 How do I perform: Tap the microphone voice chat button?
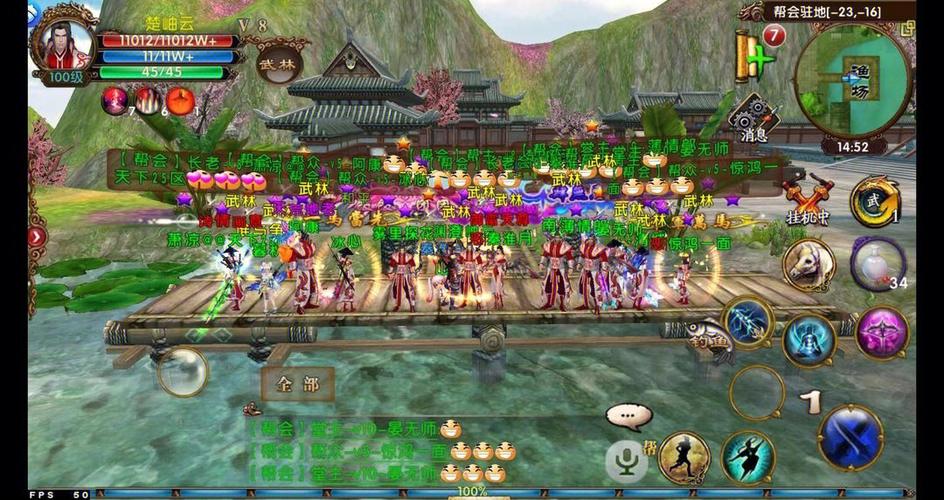pyautogui.click(x=627, y=460)
